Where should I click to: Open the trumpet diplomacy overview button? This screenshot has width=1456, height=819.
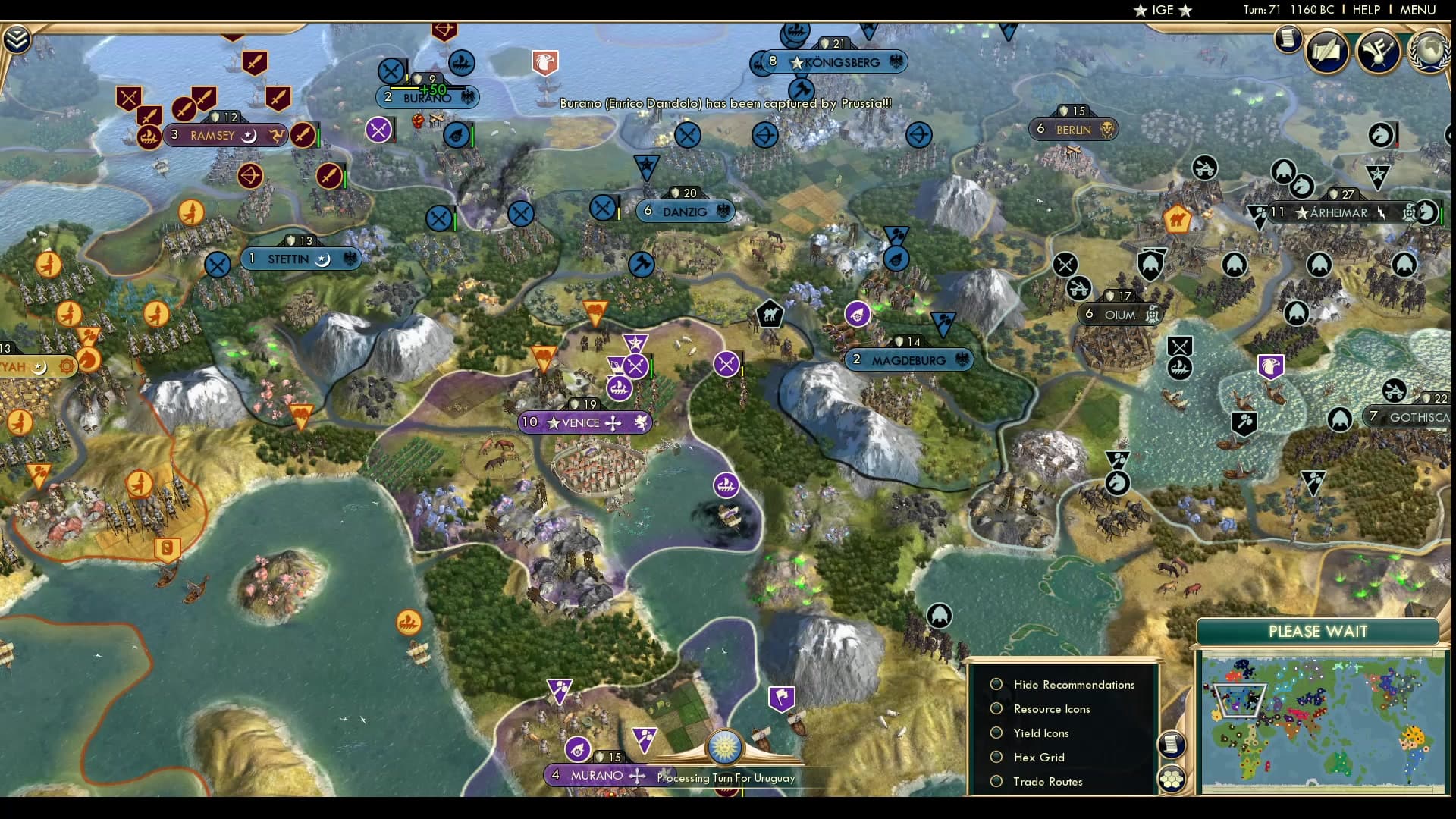[1378, 51]
